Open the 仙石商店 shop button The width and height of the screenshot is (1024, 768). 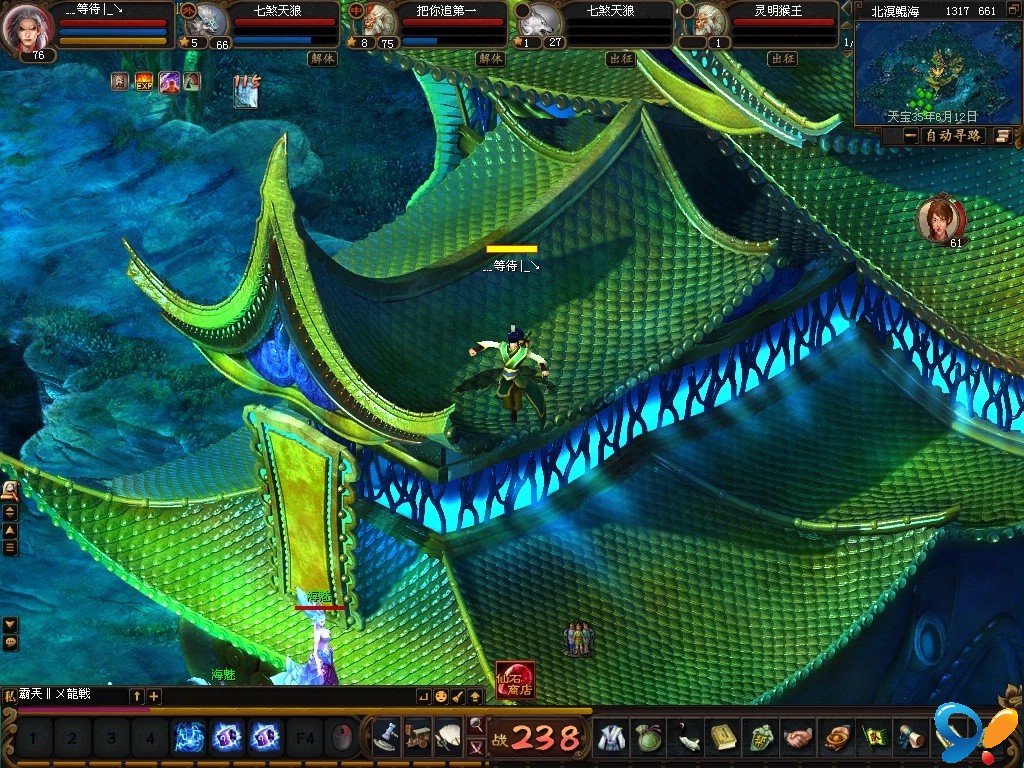tap(515, 680)
